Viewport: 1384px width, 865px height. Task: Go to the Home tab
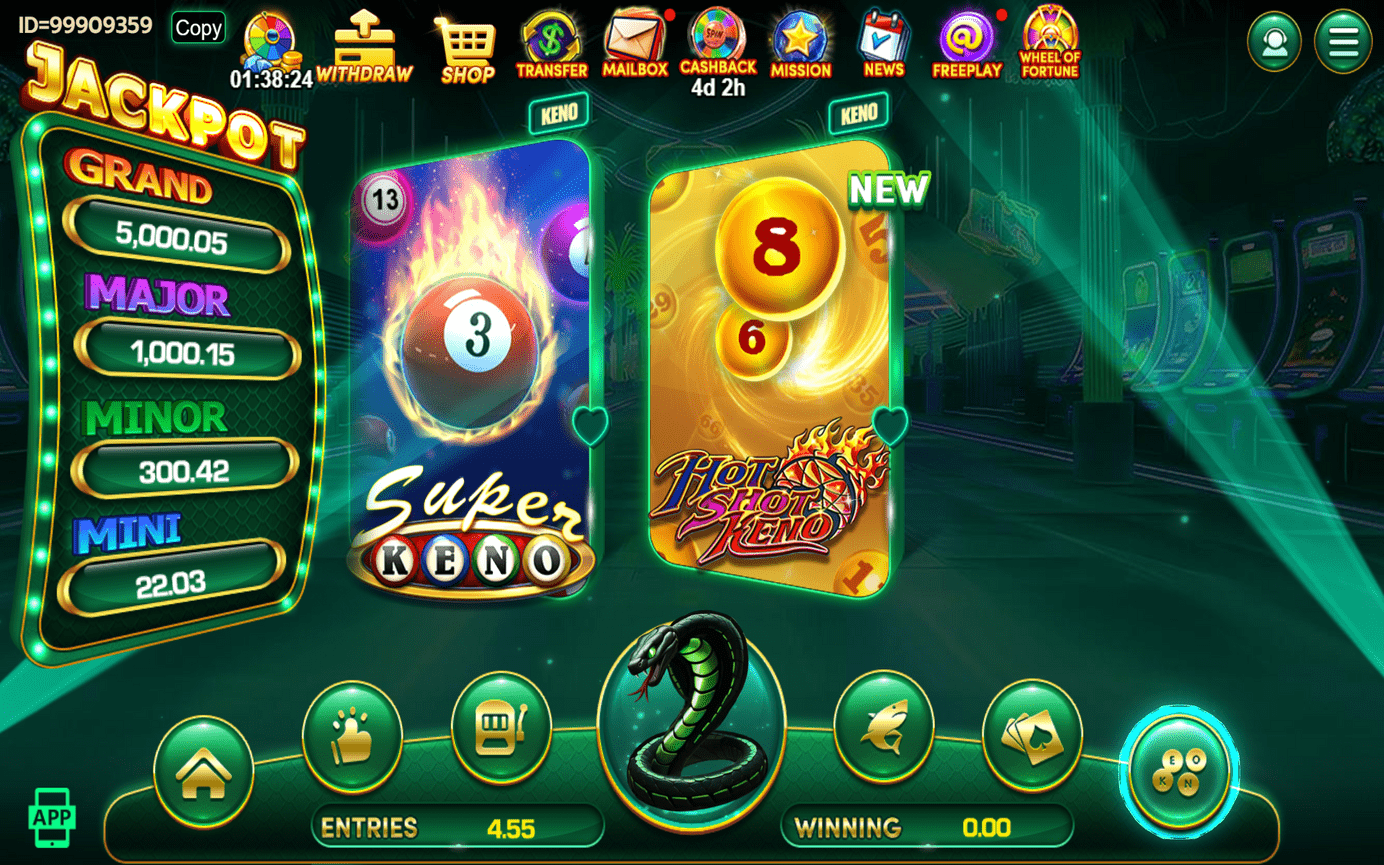(x=203, y=771)
